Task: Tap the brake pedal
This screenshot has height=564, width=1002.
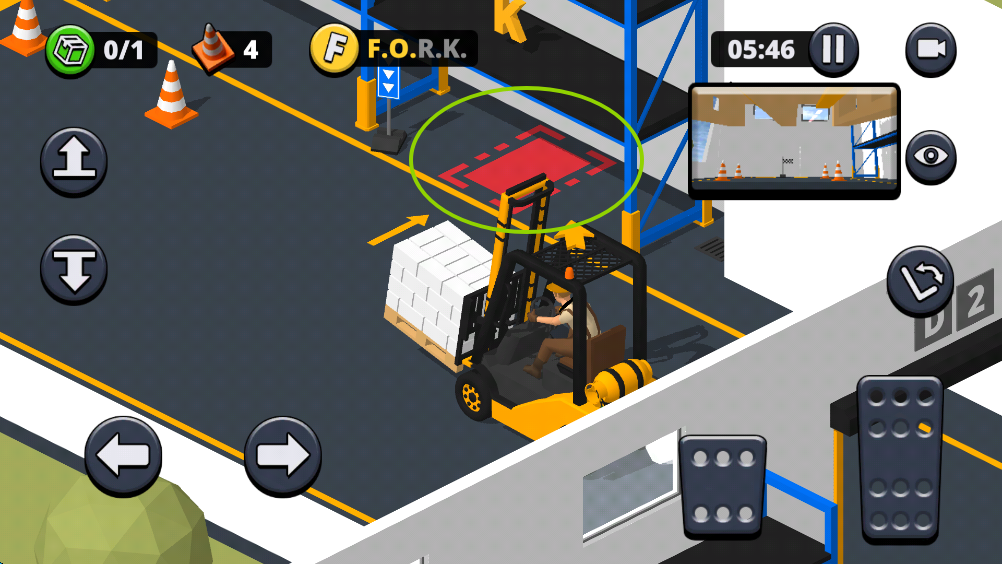Action: tap(722, 486)
